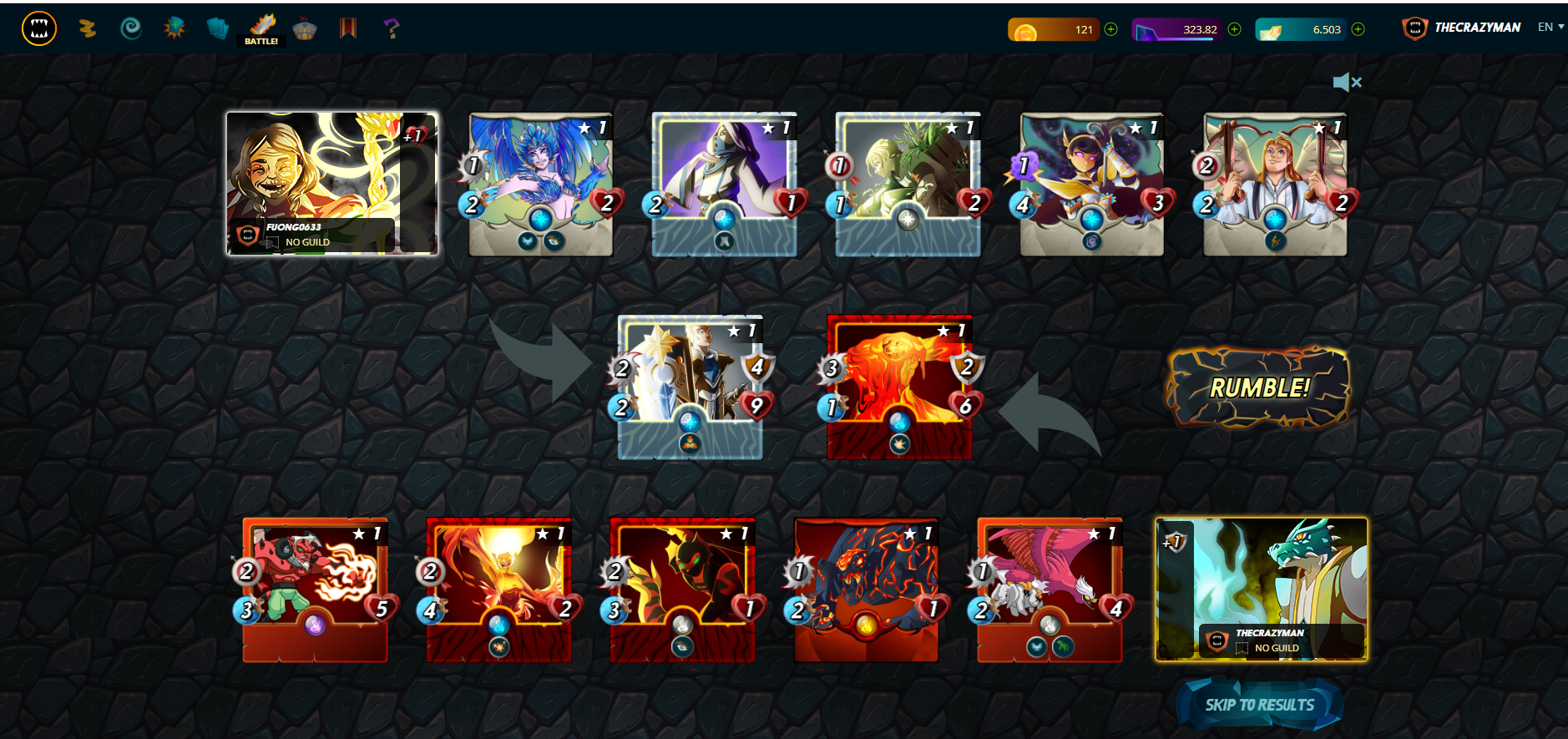Image resolution: width=1568 pixels, height=739 pixels.
Task: Select the coins shop icon
Action: 88,28
